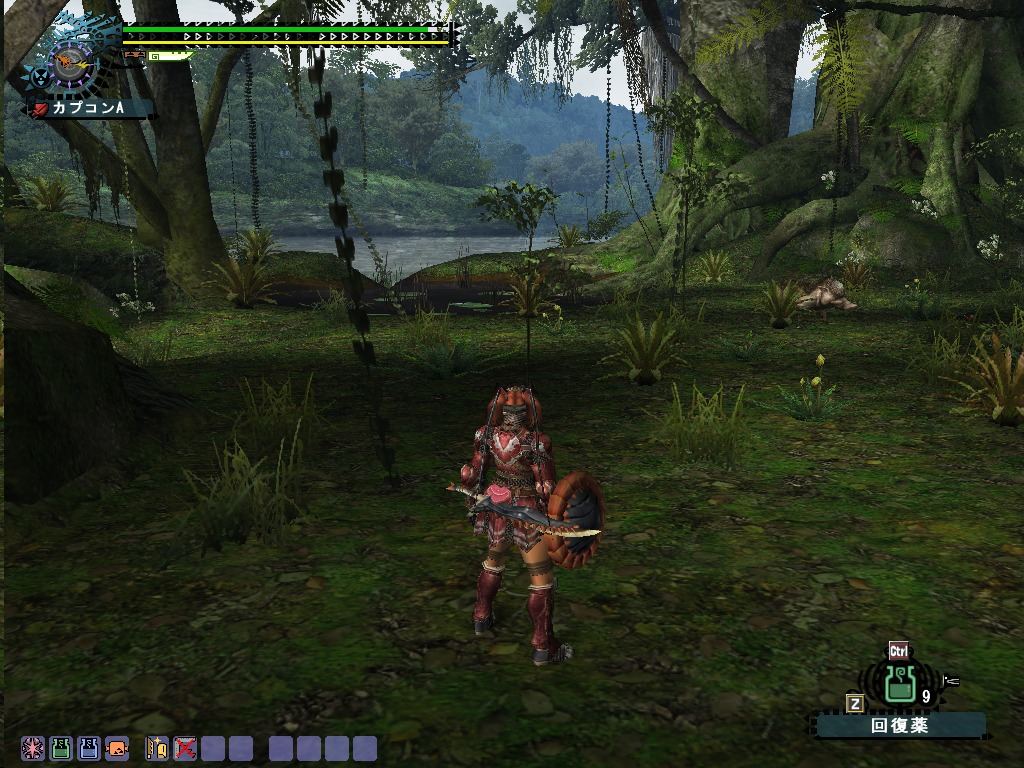This screenshot has width=1024, height=768.
Task: Use the green bottle shortcut slot
Action: pos(61,748)
